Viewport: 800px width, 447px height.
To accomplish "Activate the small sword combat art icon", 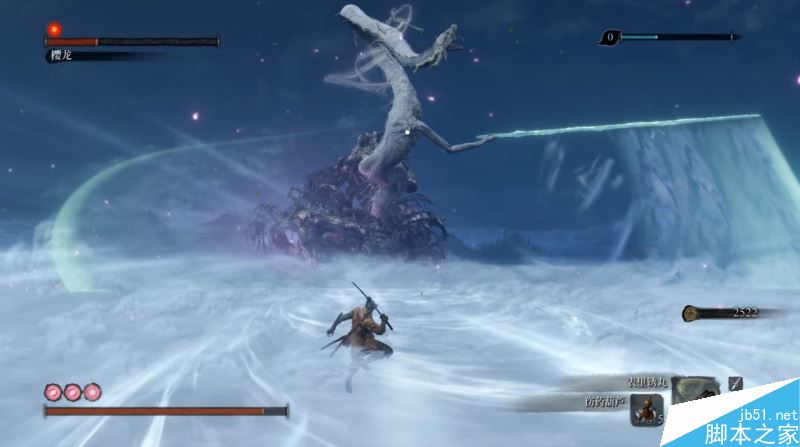I will click(x=736, y=383).
